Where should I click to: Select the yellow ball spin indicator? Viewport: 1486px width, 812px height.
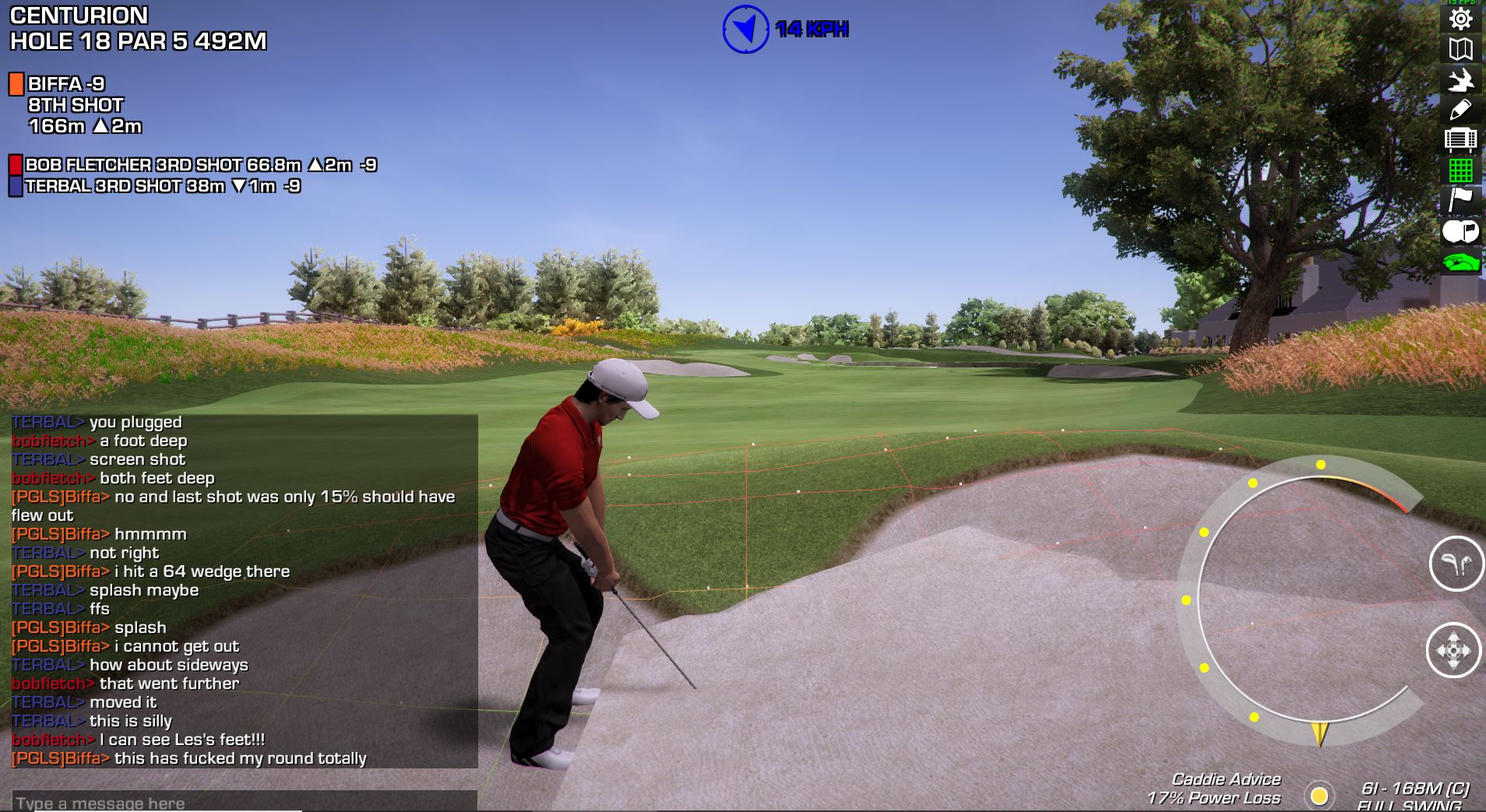tap(1319, 796)
